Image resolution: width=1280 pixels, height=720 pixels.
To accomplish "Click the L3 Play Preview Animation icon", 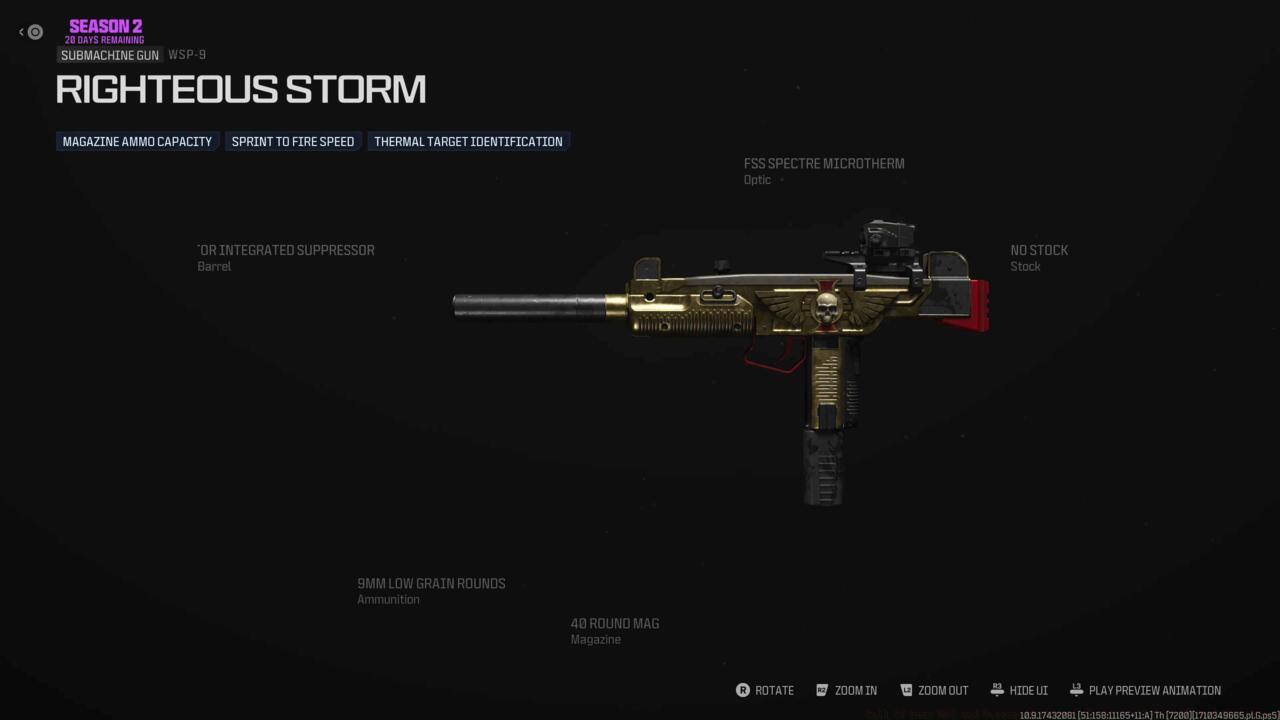I will 1076,690.
